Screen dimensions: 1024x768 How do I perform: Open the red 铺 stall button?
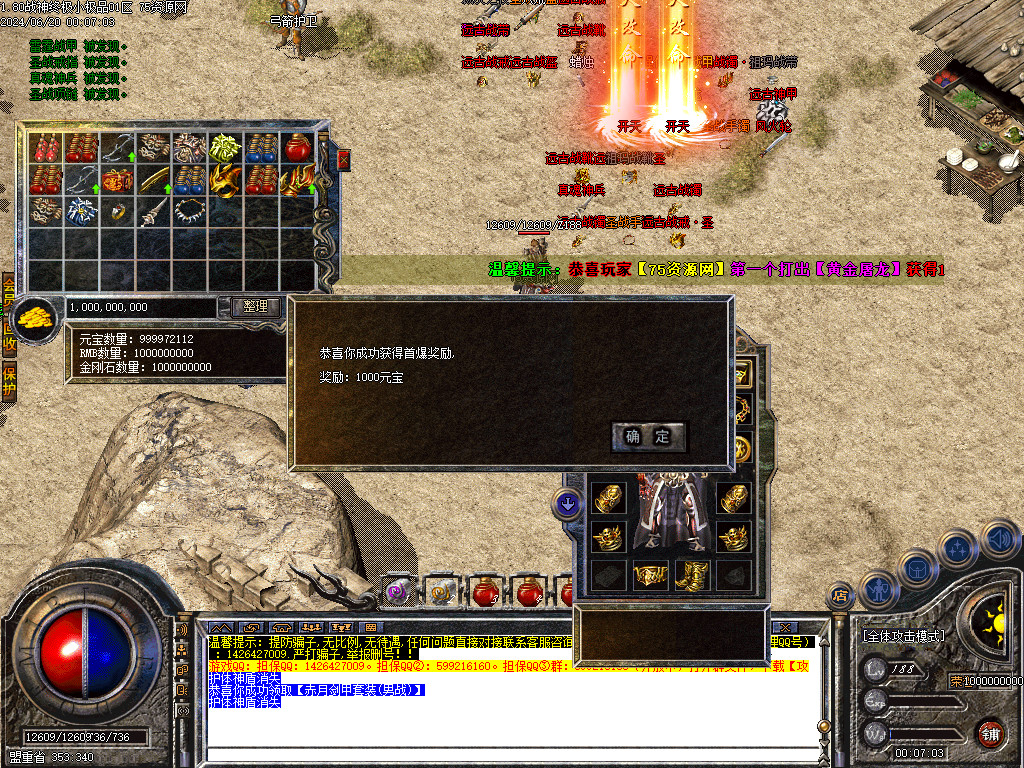(990, 734)
